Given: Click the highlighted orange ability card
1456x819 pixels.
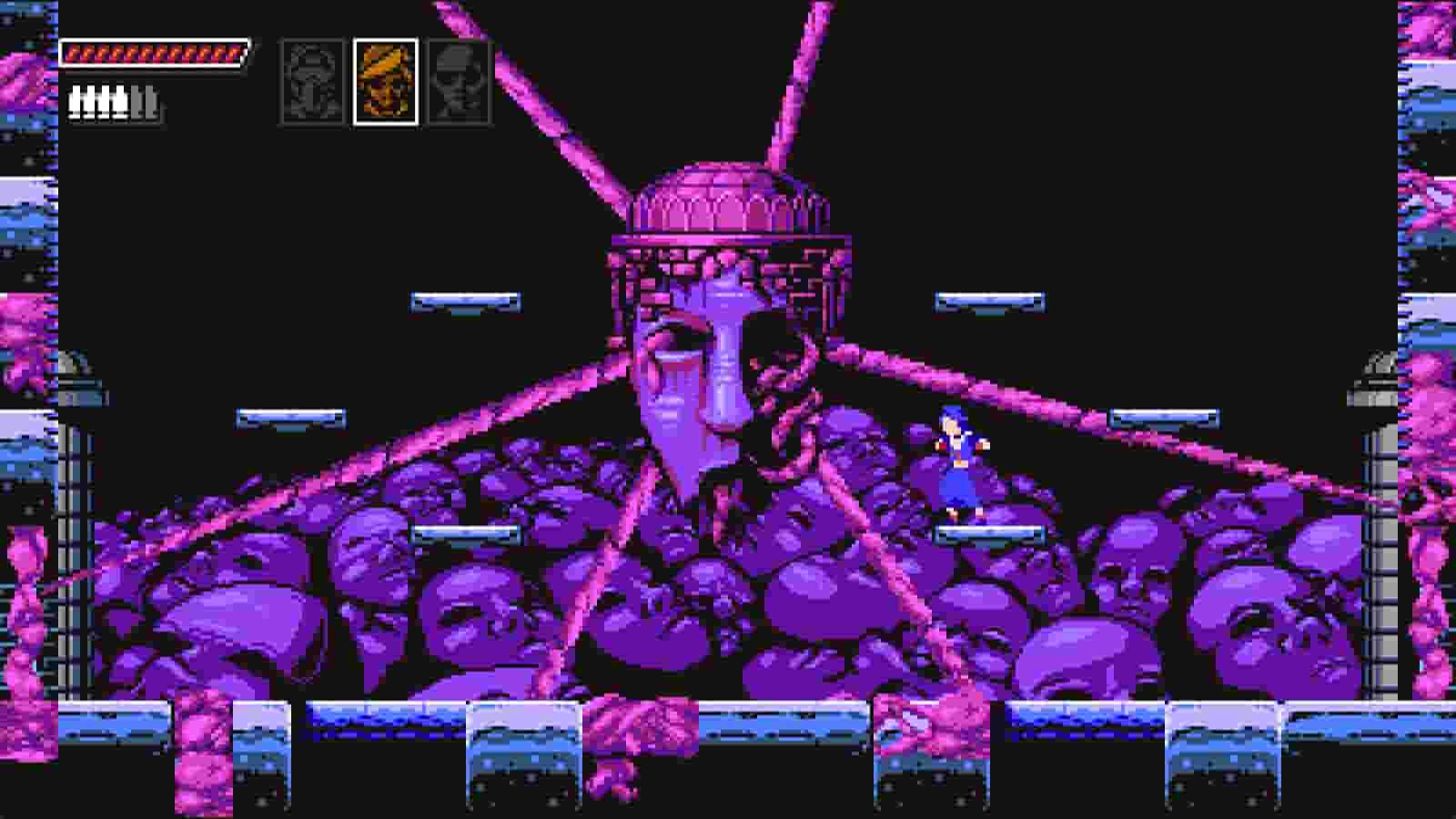Looking at the screenshot, I should (387, 80).
